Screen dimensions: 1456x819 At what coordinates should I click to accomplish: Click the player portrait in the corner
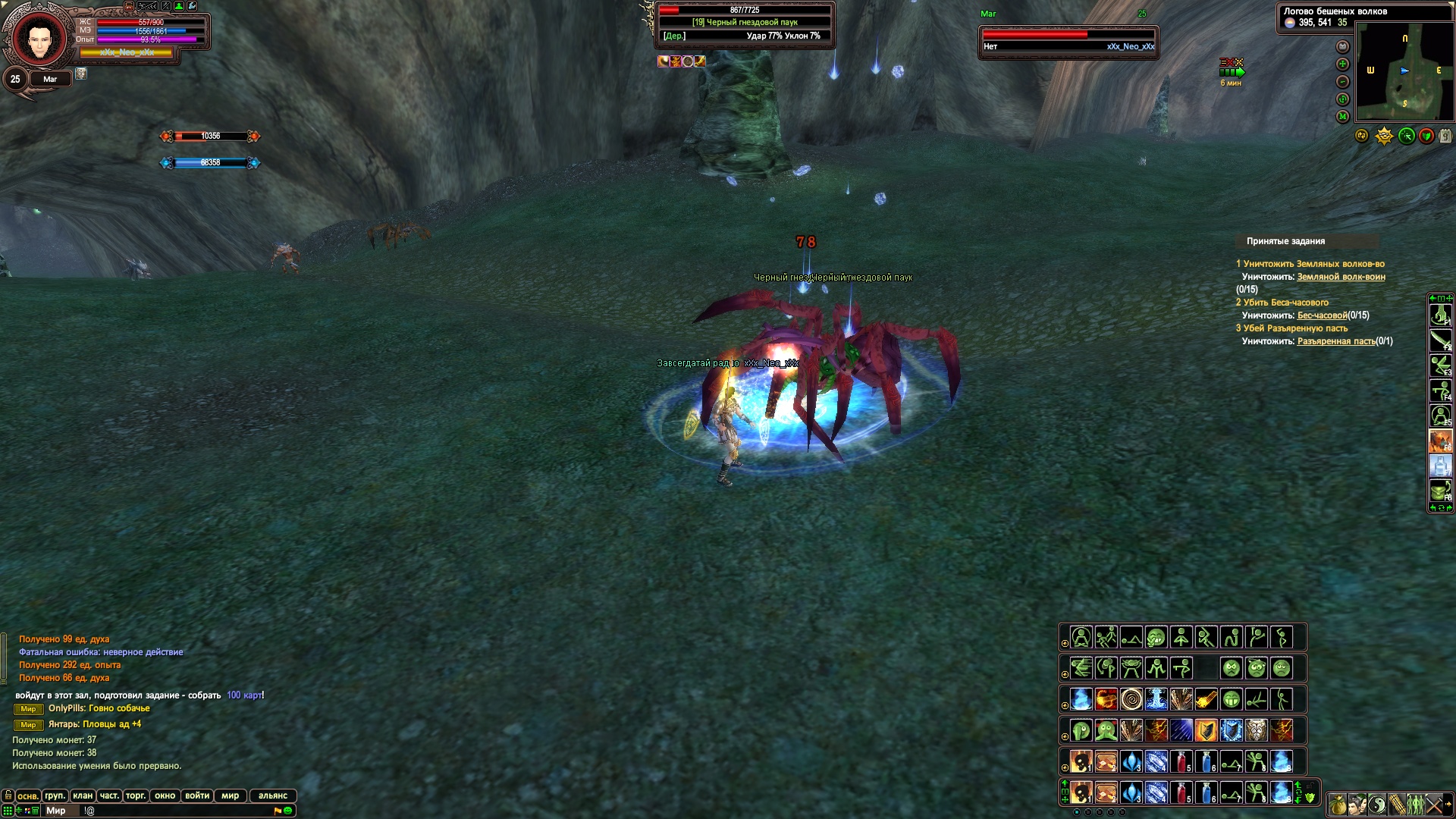pos(36,38)
